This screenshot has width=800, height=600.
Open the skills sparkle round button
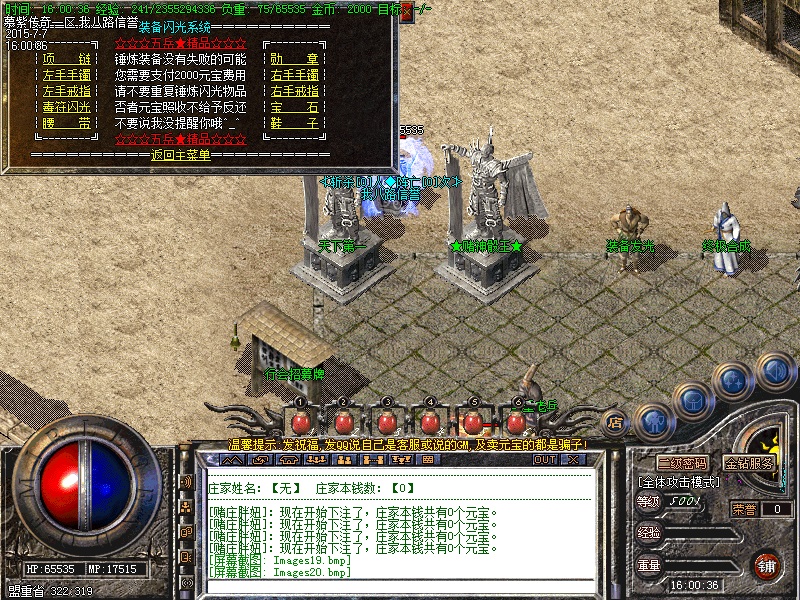click(x=733, y=380)
